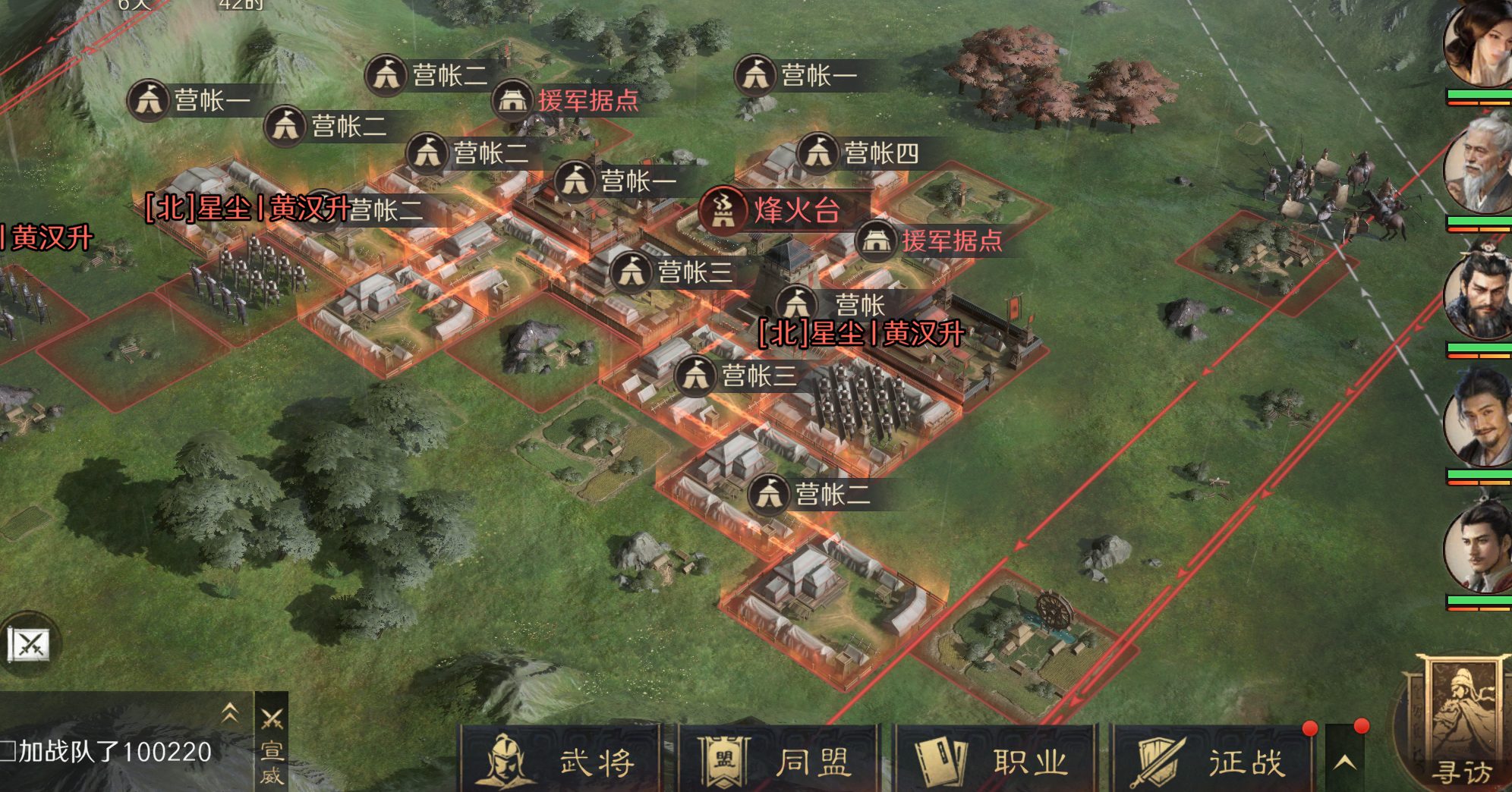Open the chat message box
Screen dimensions: 1512x792
(x=114, y=752)
